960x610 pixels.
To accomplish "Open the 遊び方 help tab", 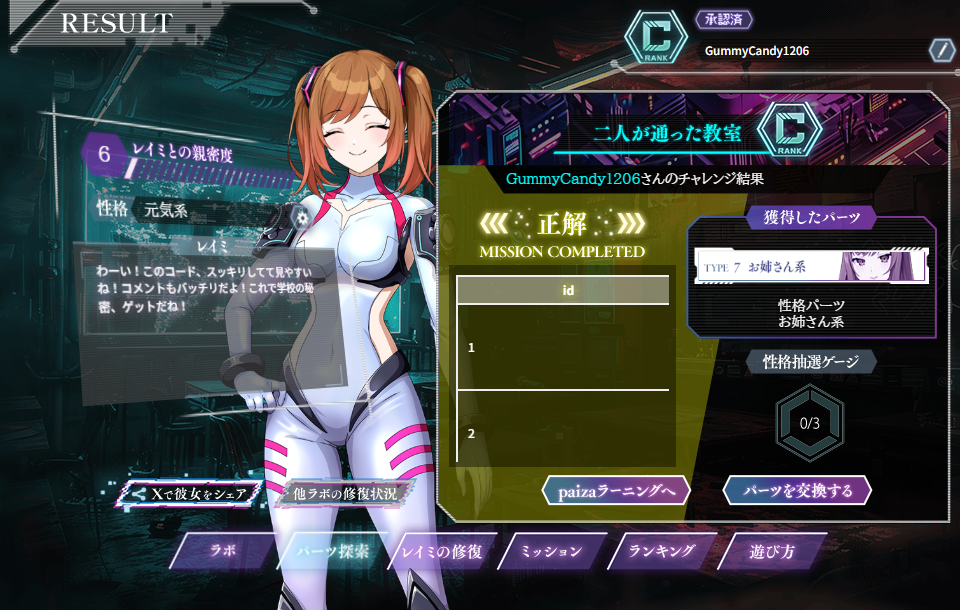I will click(772, 551).
